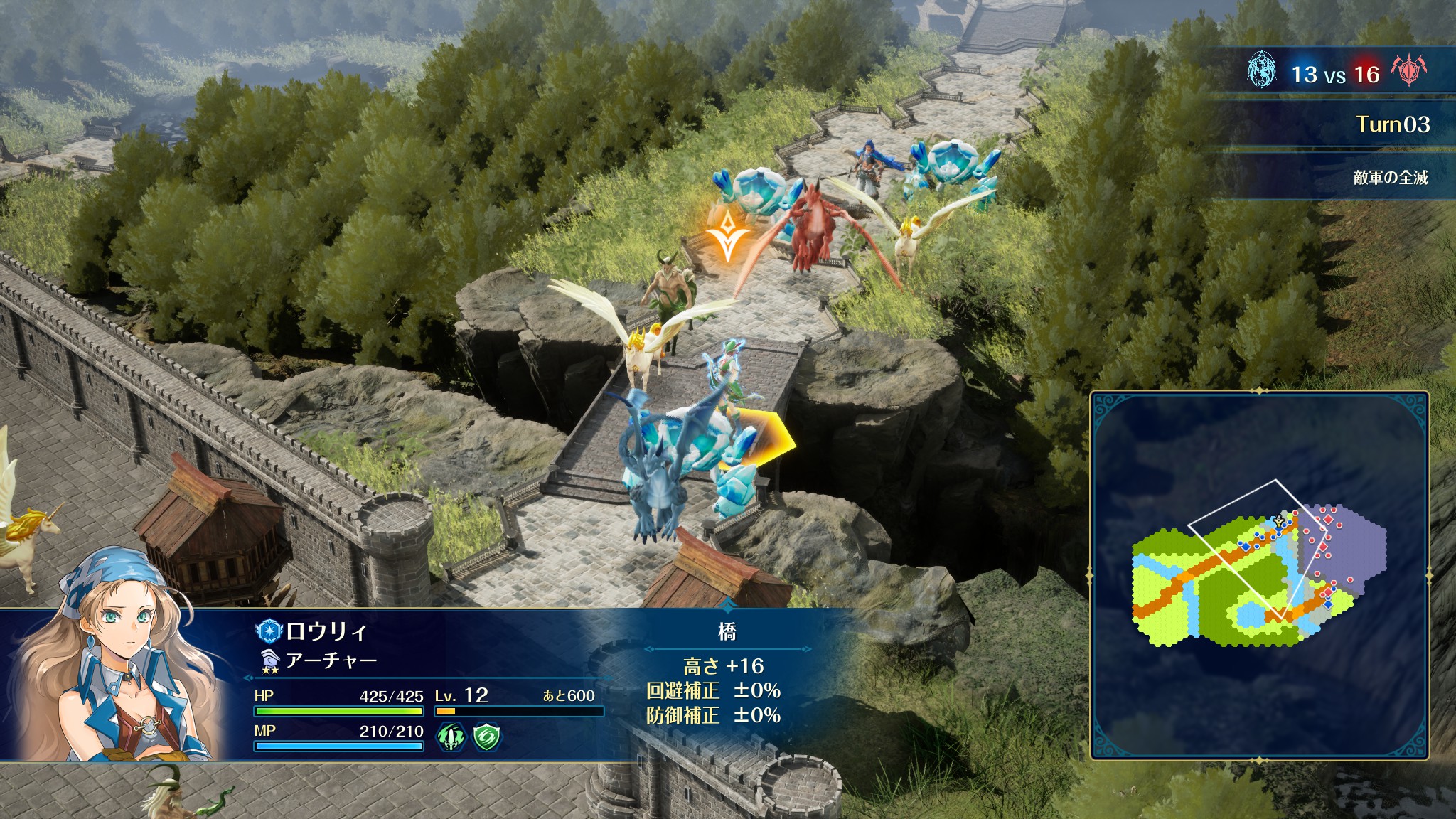Click the red diamond marker on minimap
The width and height of the screenshot is (1456, 819).
coord(1328,520)
